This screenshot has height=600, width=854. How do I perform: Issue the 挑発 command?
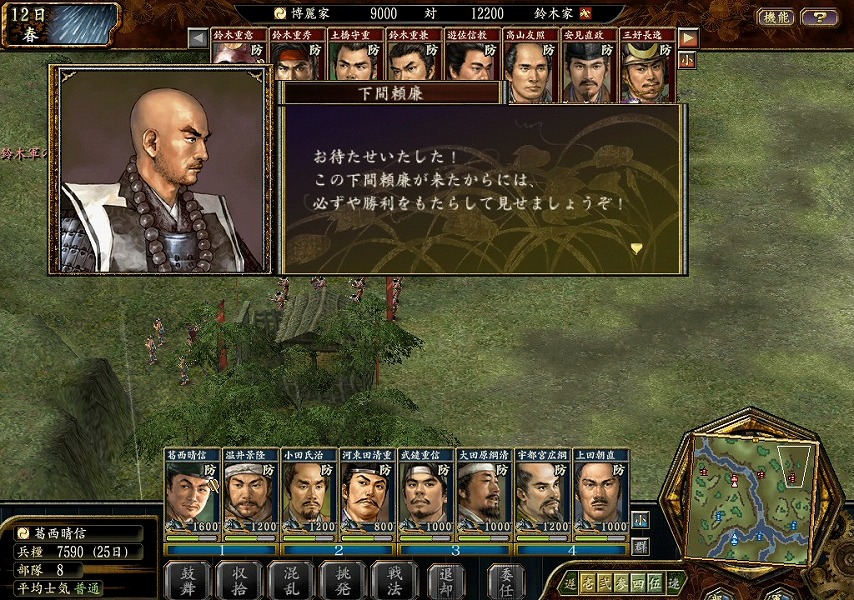coord(342,579)
